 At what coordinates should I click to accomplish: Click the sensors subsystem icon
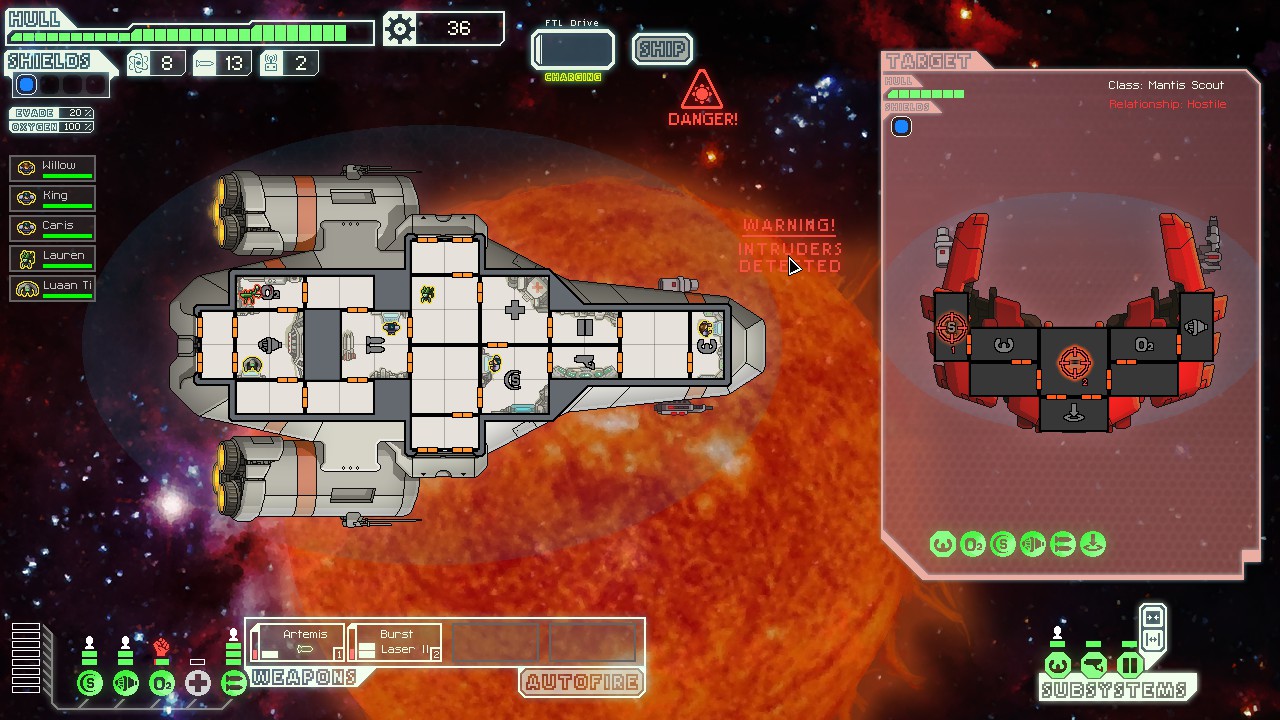(1094, 665)
